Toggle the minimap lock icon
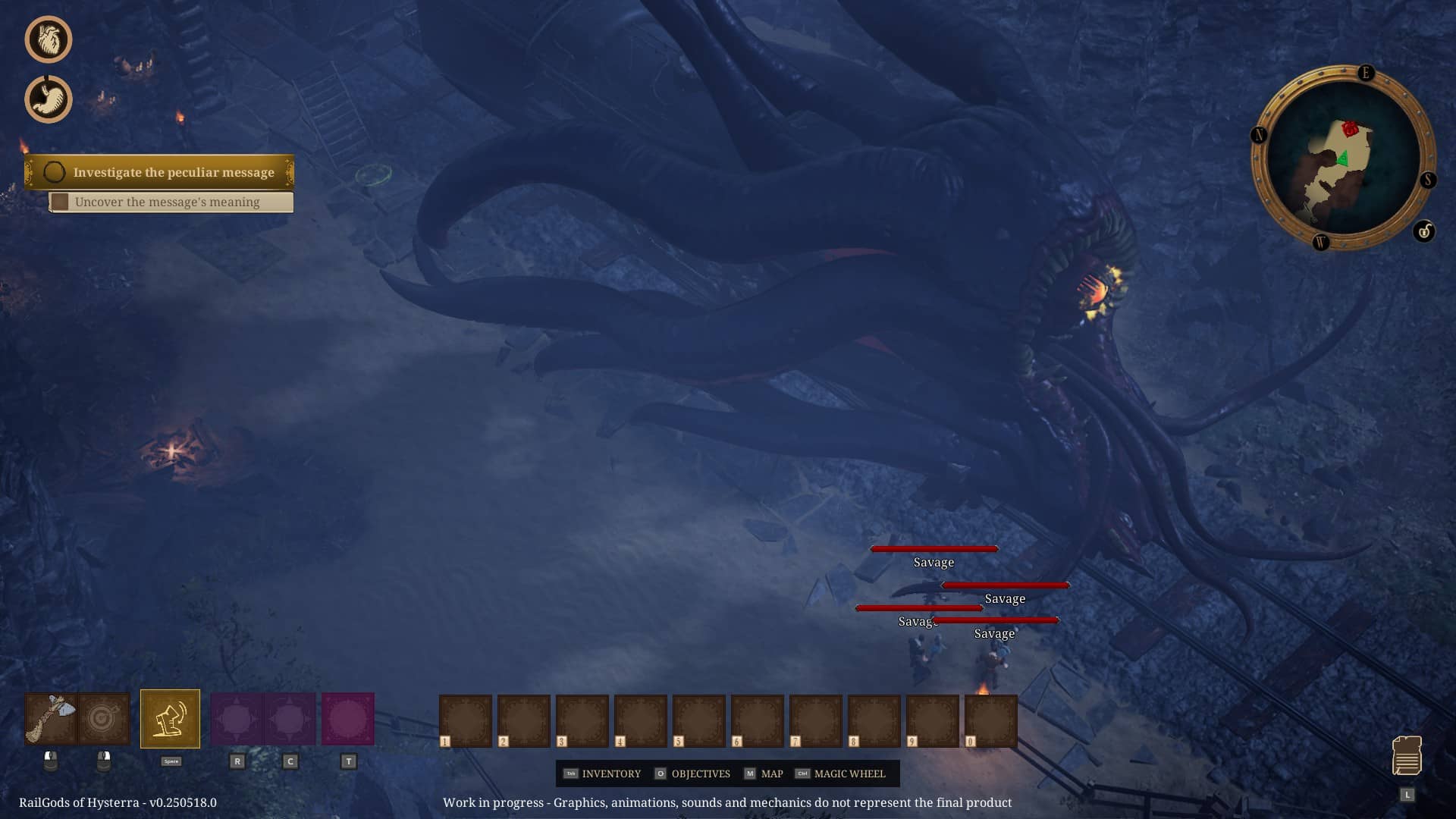 click(x=1423, y=231)
